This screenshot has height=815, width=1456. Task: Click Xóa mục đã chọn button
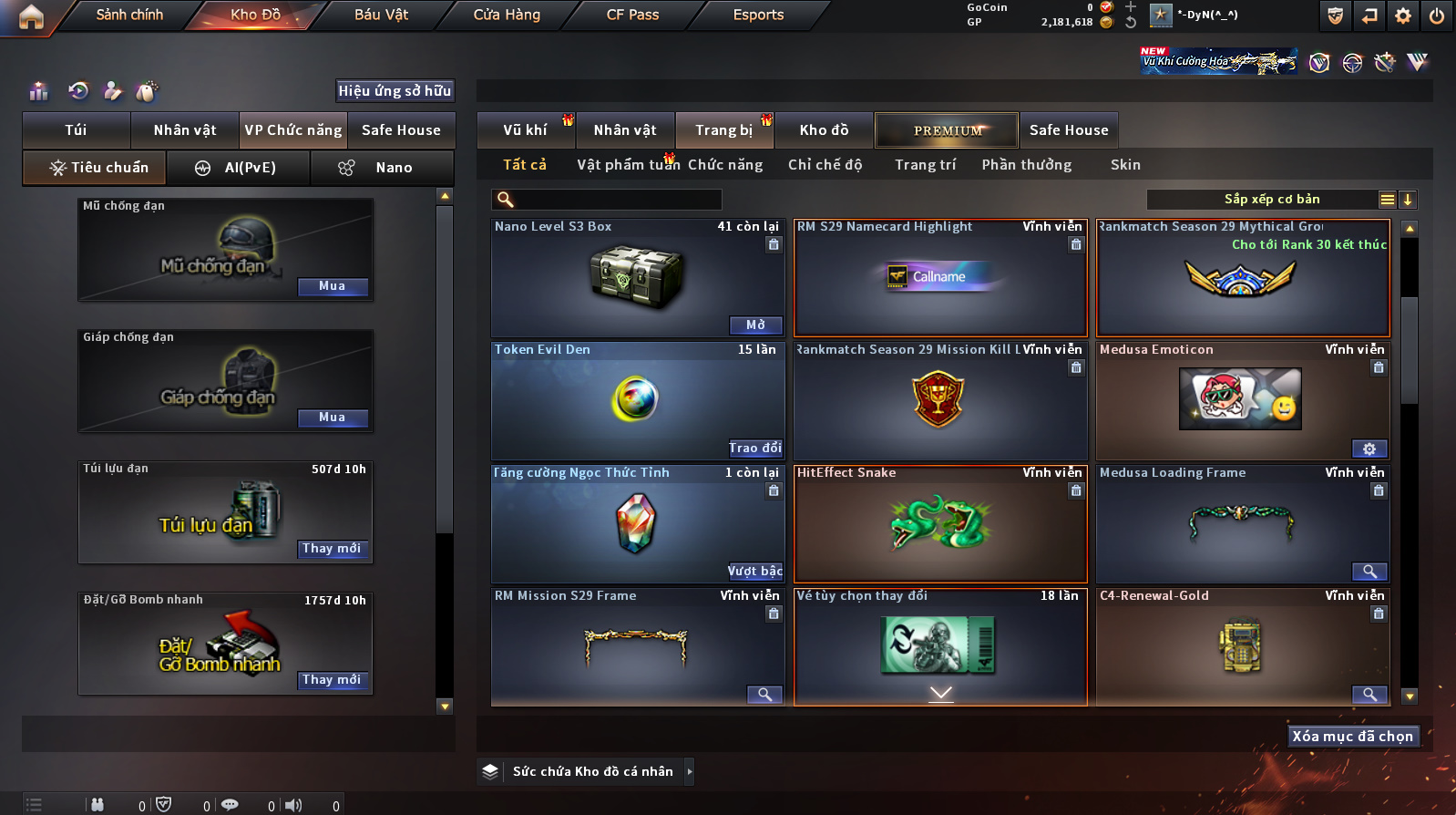1352,737
